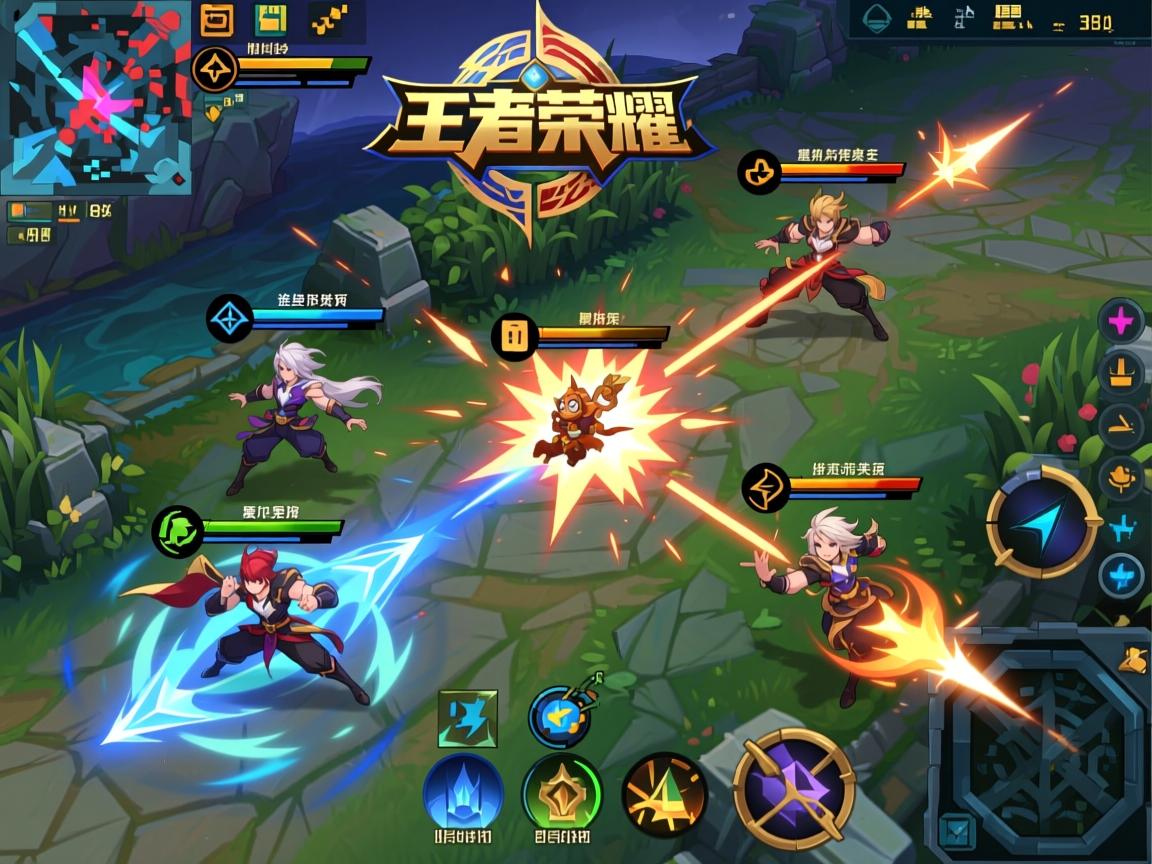Choose the orange angled-line round button
This screenshot has width=1152, height=864.
tap(1121, 425)
